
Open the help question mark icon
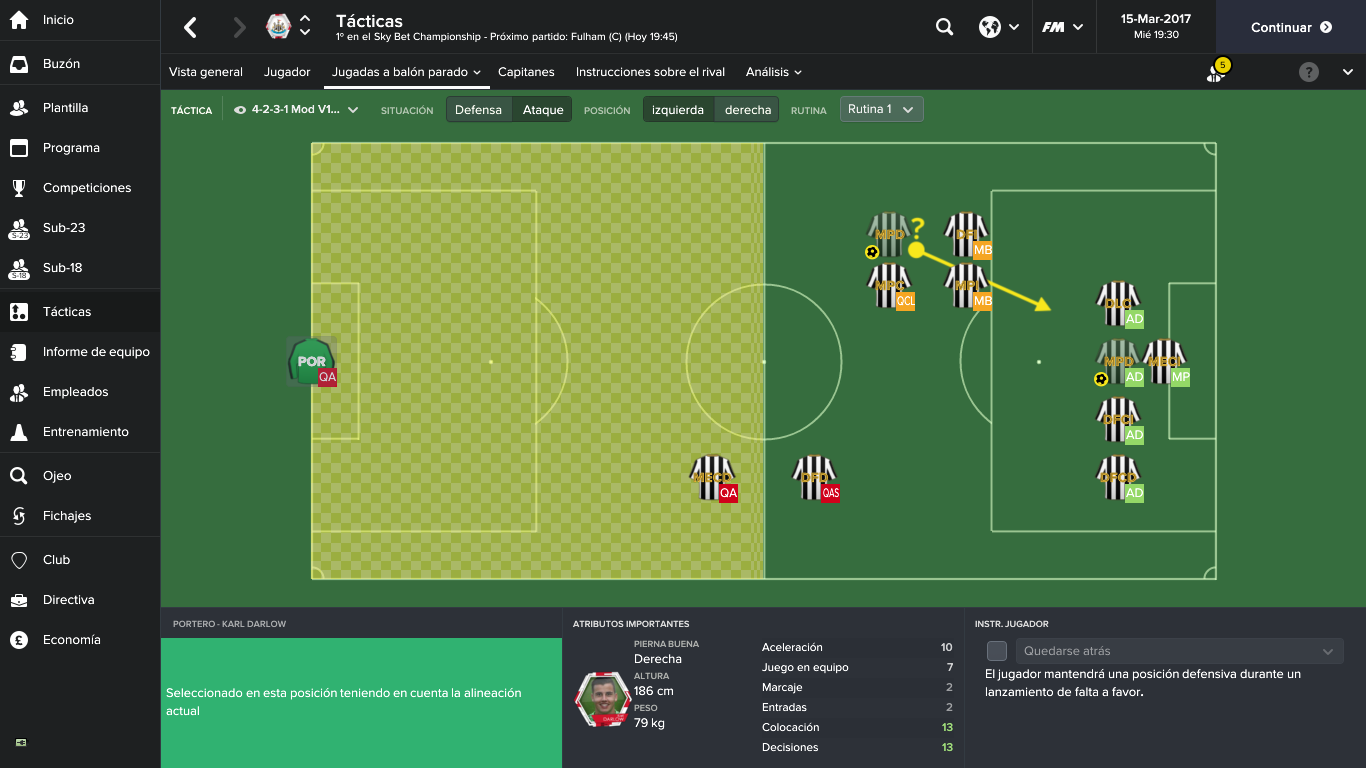coord(1308,72)
